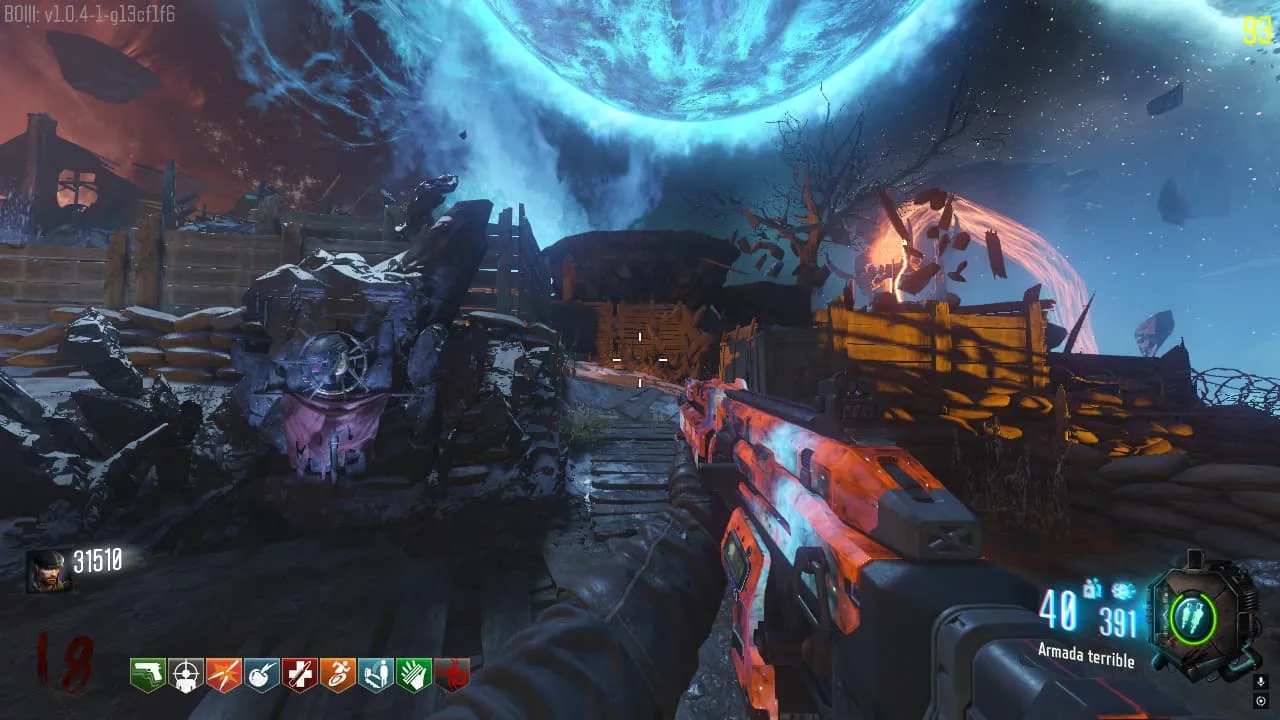Screen dimensions: 1280x720
Task: Select the Deadshot crosshair perk icon
Action: coord(186,675)
